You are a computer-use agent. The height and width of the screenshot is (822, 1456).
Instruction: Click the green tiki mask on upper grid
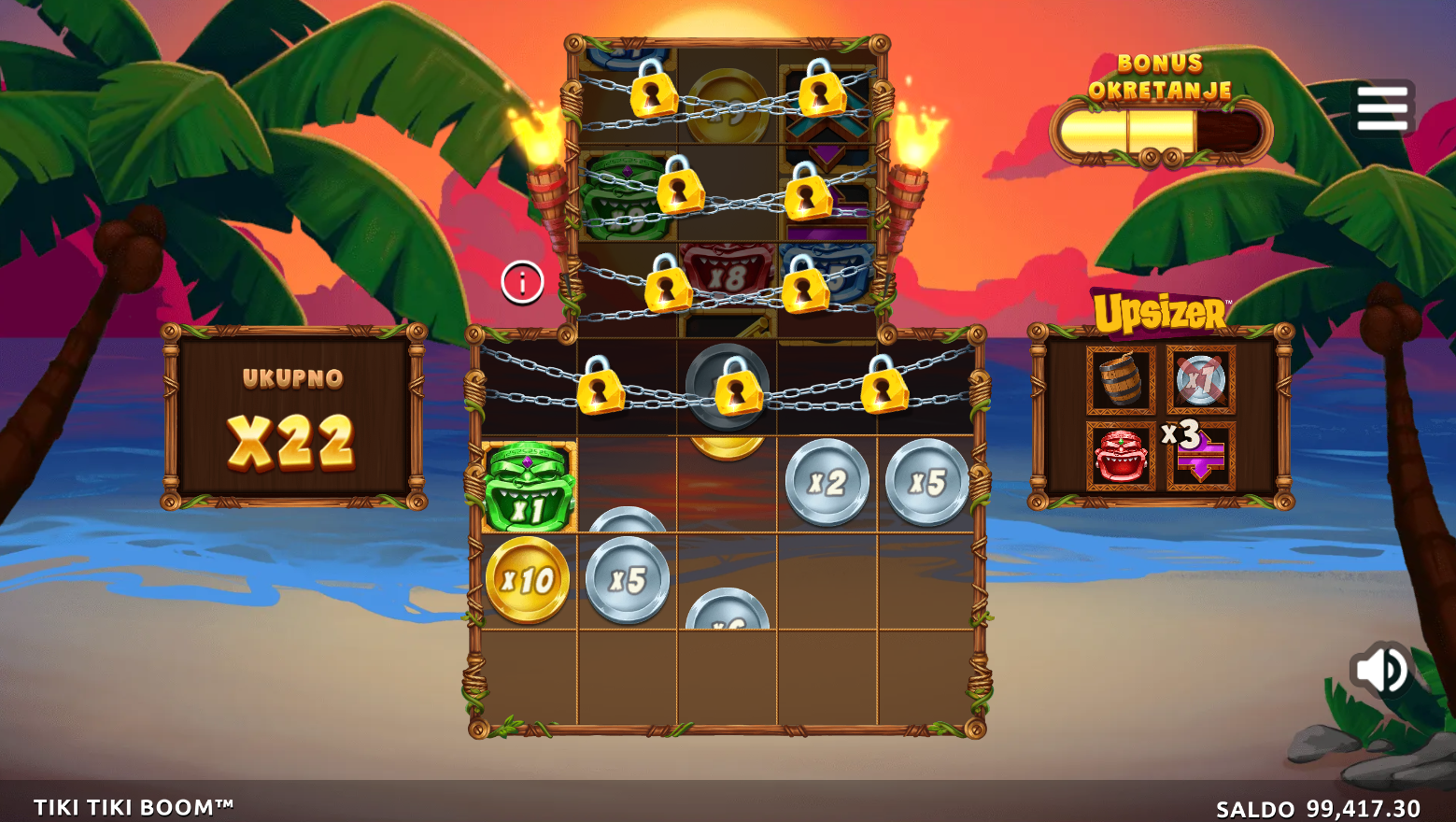[618, 199]
